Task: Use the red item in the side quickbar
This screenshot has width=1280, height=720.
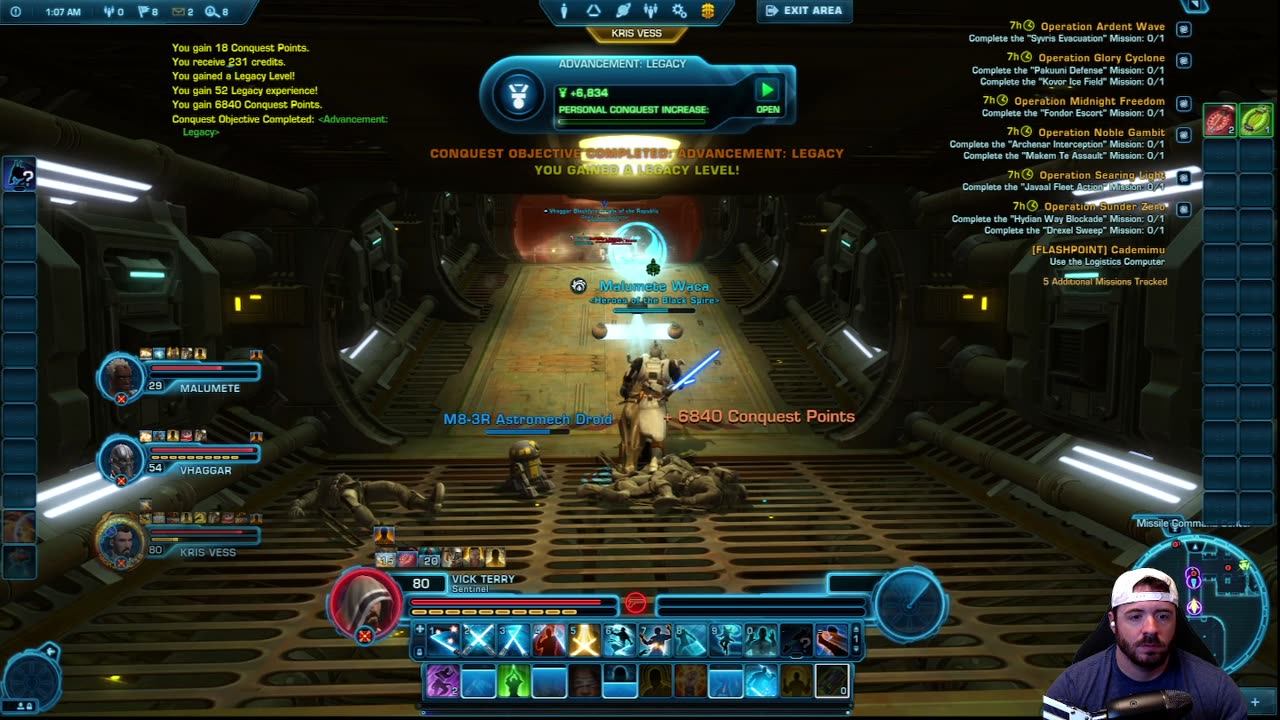Action: [1219, 121]
